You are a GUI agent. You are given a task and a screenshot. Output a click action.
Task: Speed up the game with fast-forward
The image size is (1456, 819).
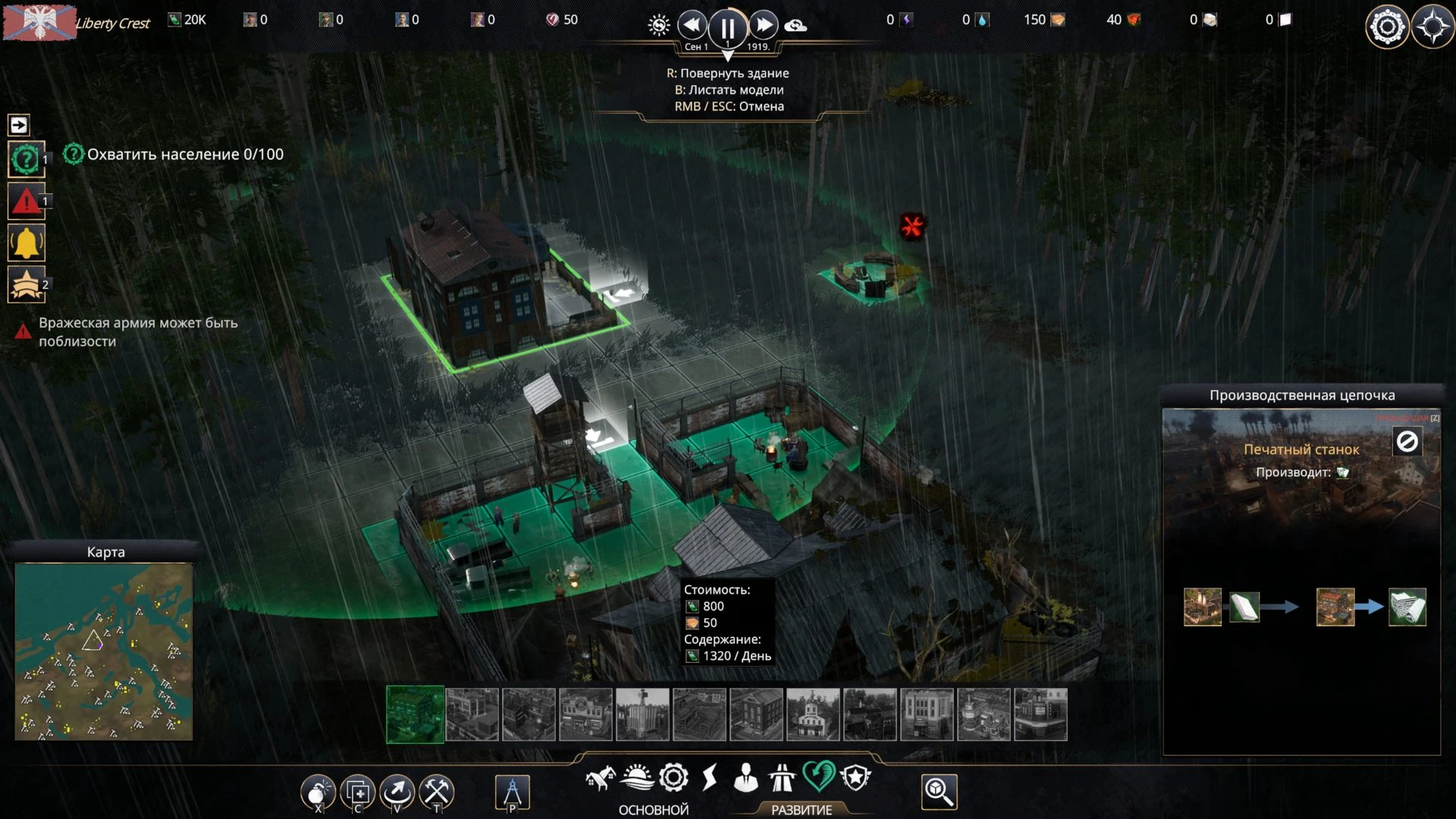764,26
